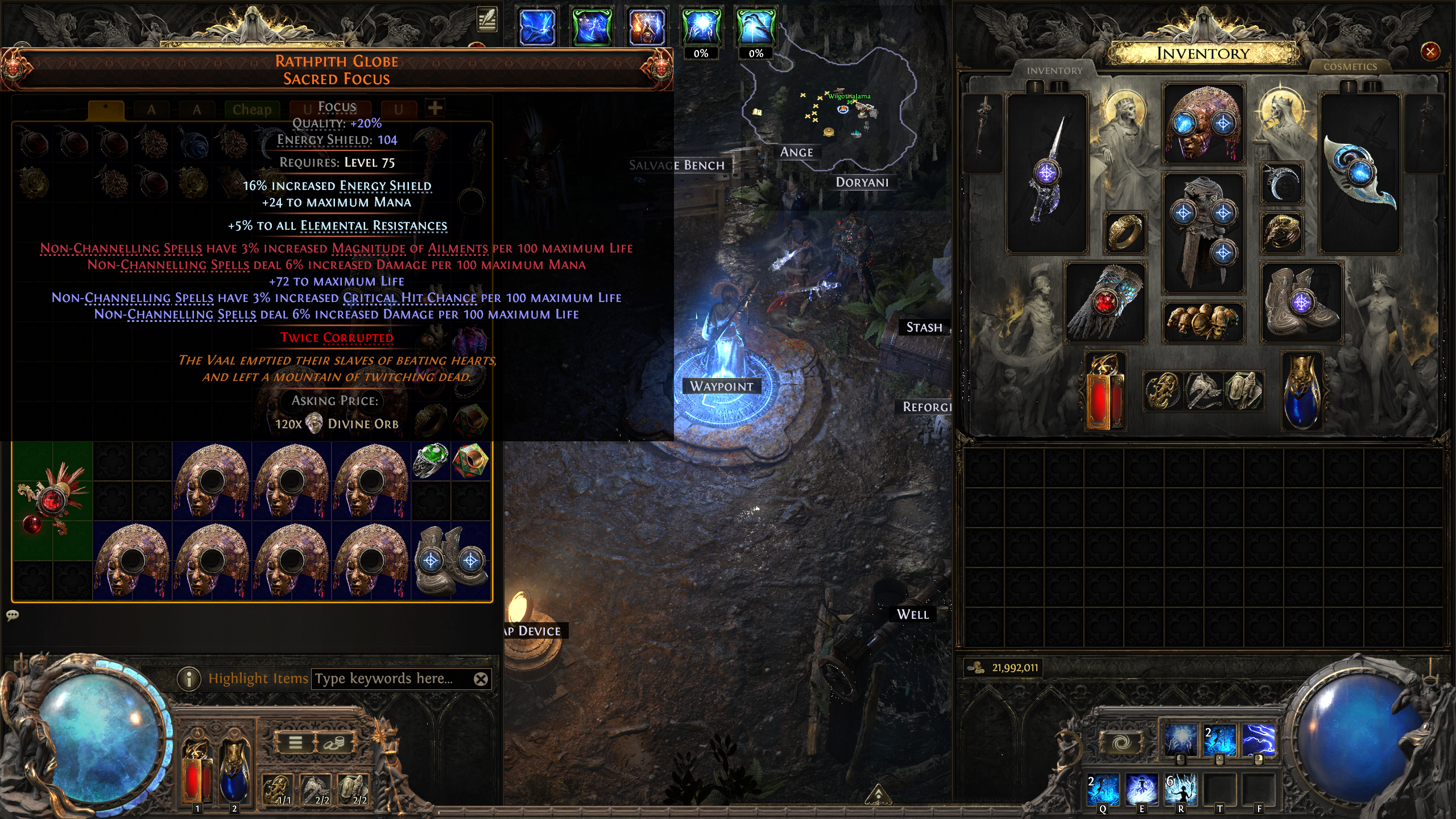
Task: Select the equipped gloves with red gem
Action: point(1105,303)
